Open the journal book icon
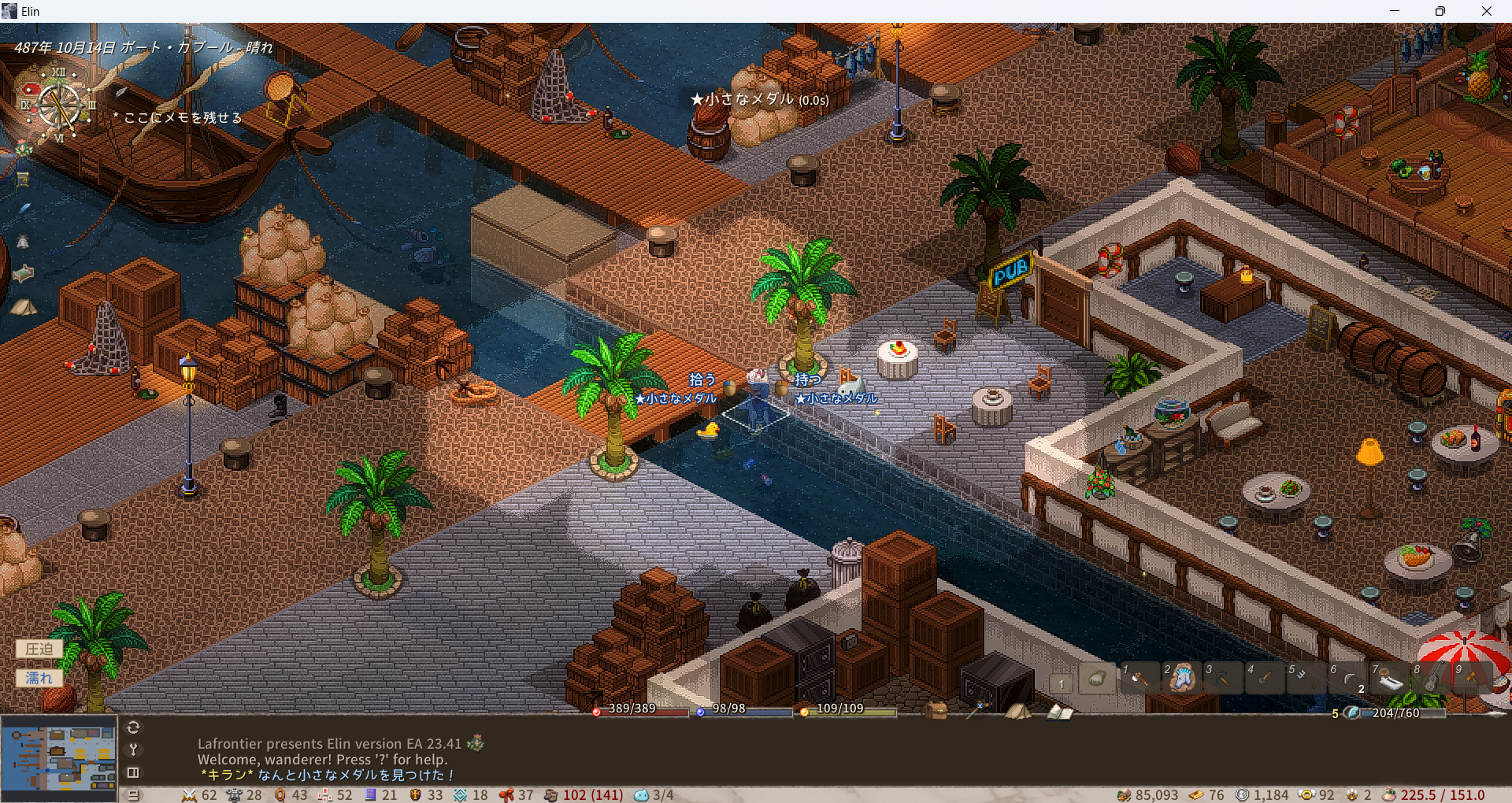The width and height of the screenshot is (1512, 803). coord(1059,712)
